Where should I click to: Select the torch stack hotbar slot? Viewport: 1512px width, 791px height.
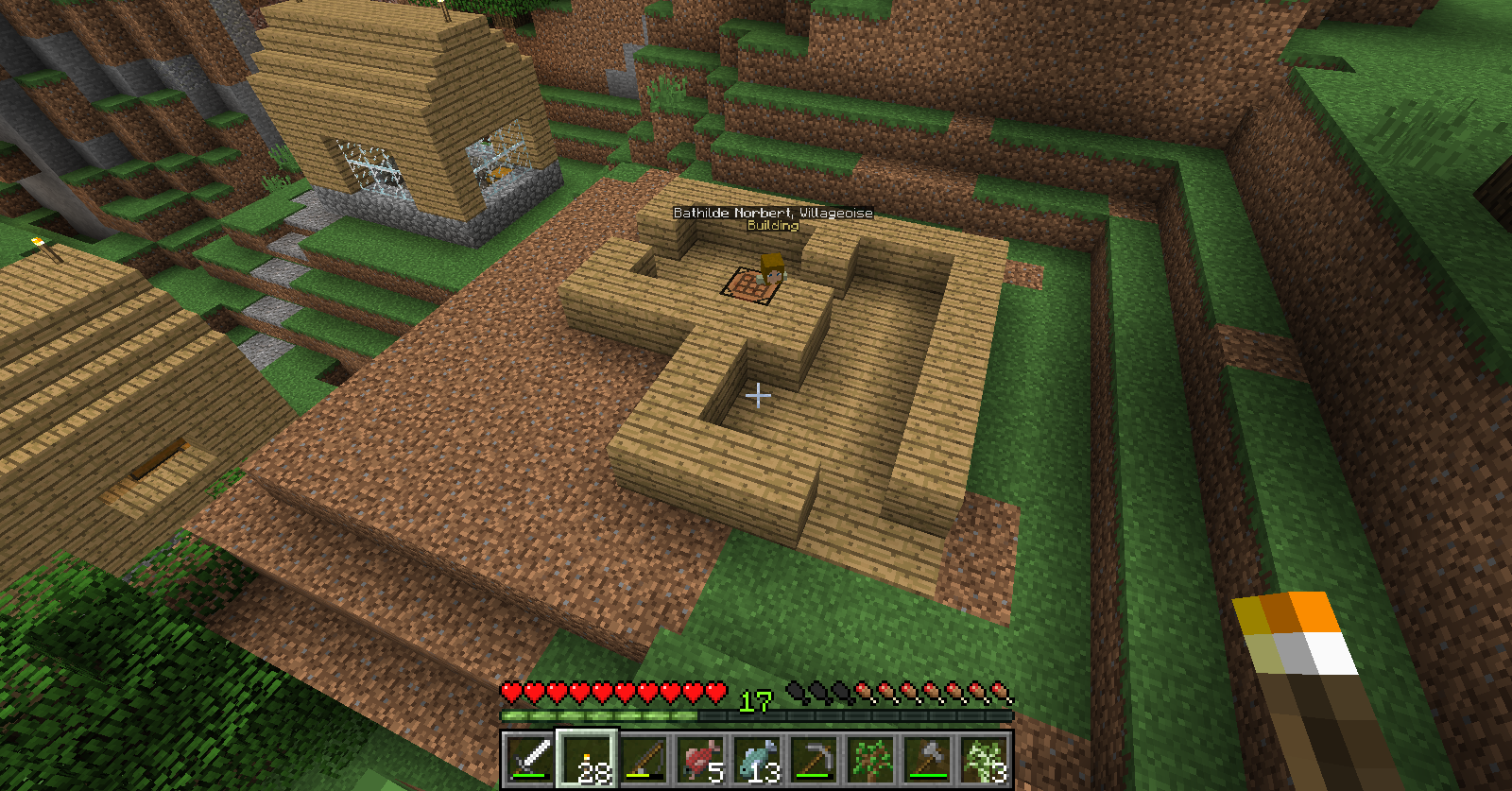[587, 759]
